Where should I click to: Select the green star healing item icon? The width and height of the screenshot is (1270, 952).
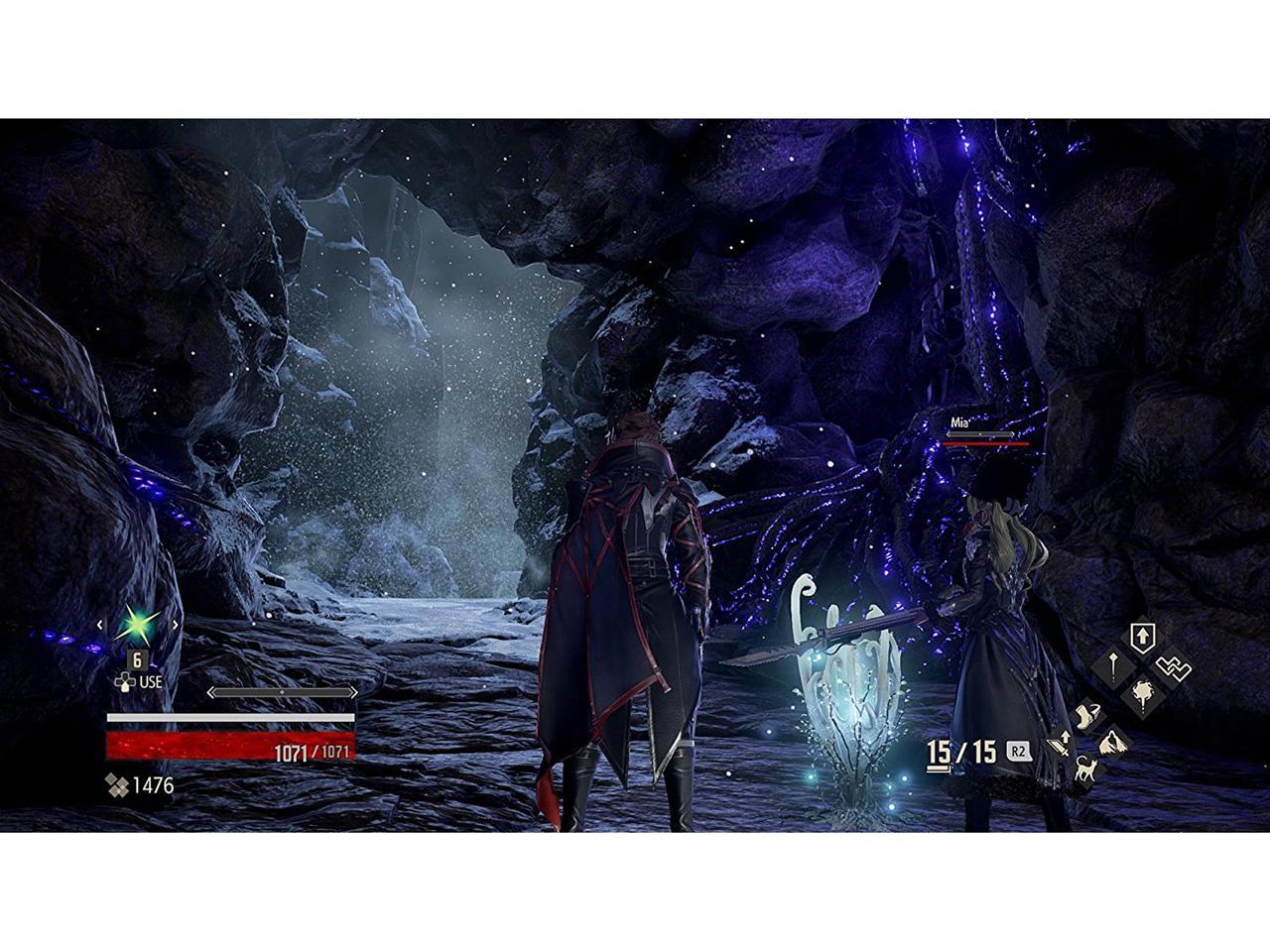pos(135,625)
